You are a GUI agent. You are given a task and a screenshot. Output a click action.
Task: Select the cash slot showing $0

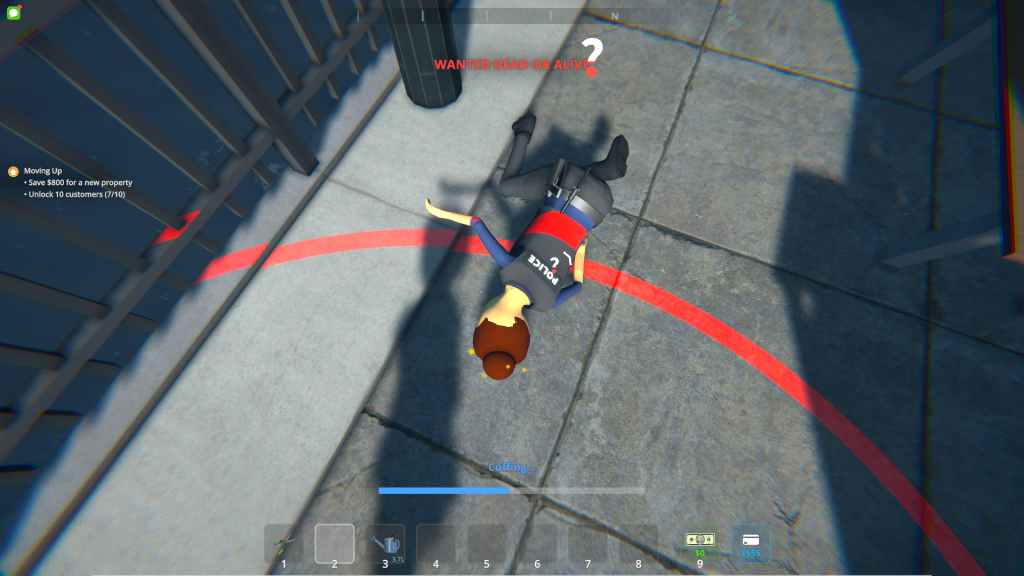[700, 542]
